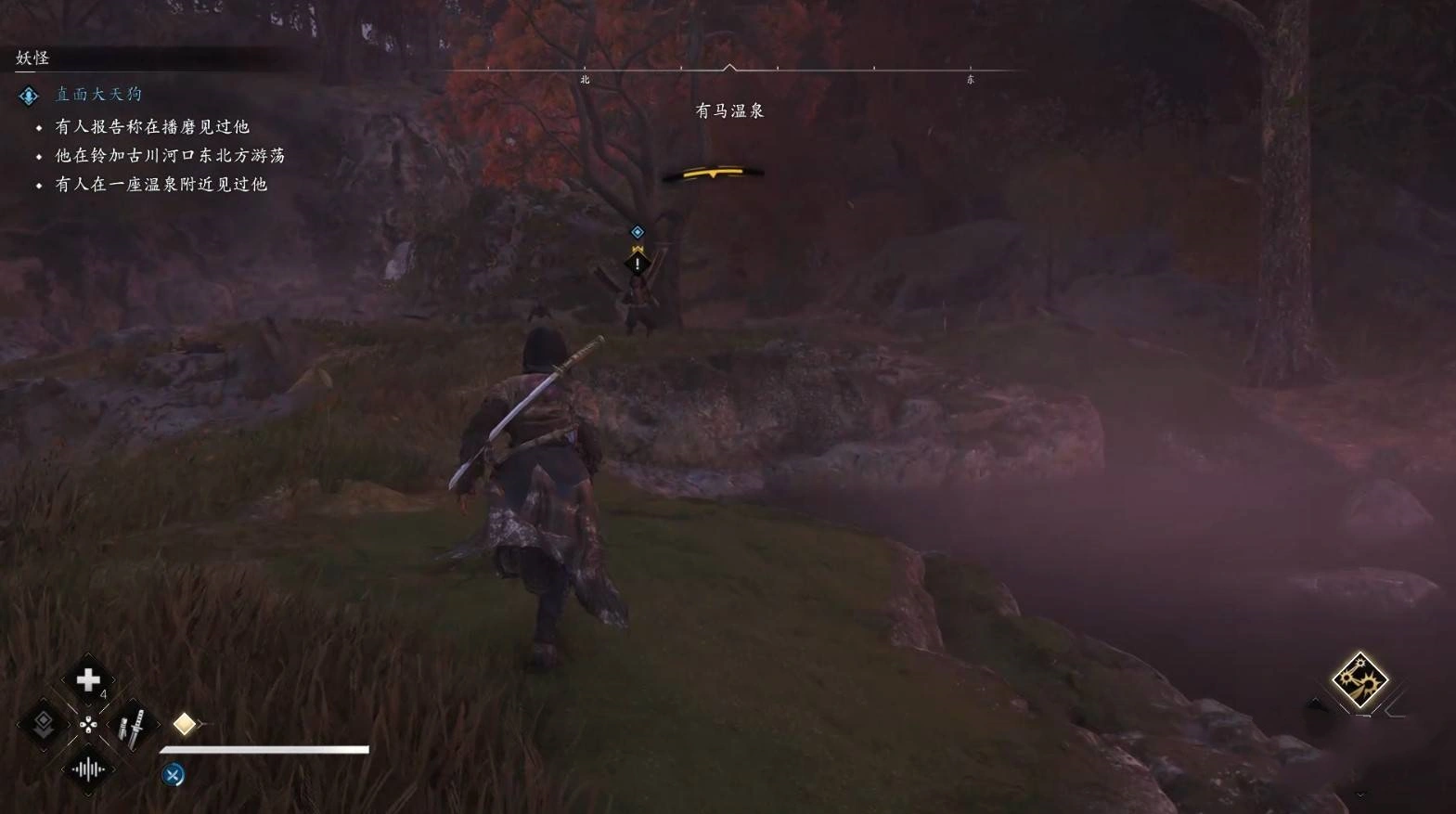Open the 直面大天狗 quest objective
The image size is (1456, 814).
(98, 95)
